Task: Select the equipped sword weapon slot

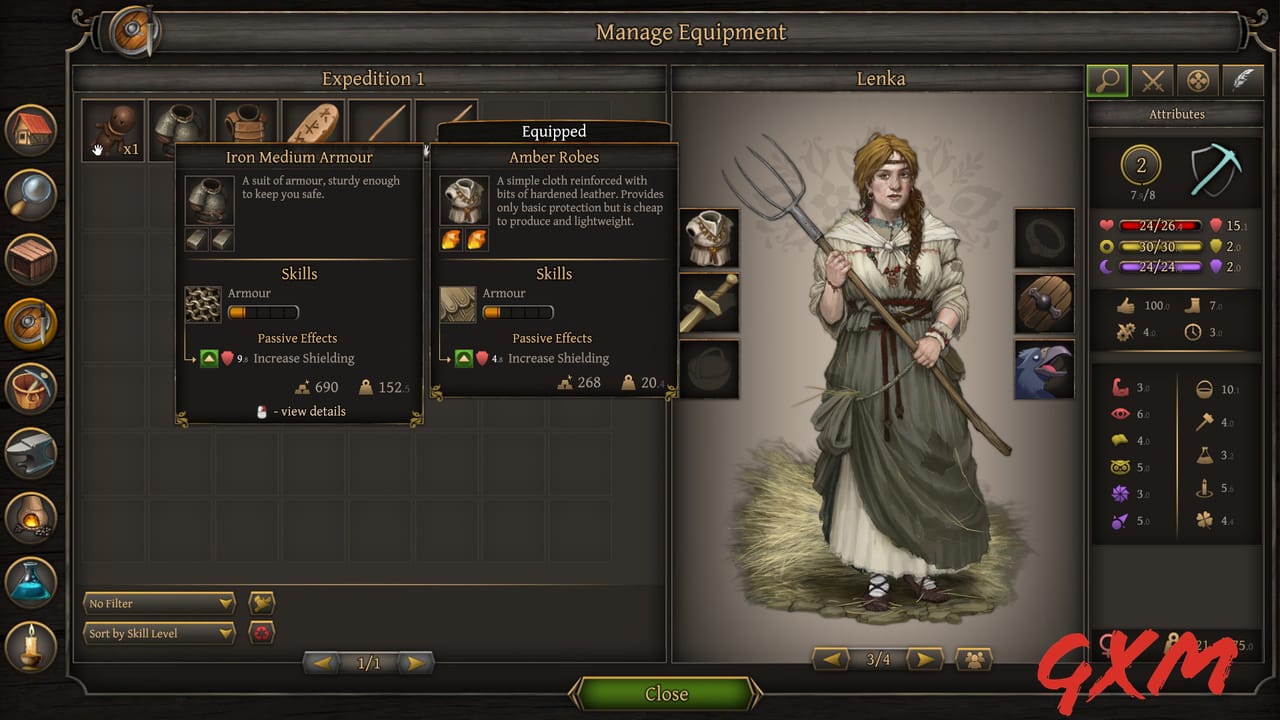Action: pyautogui.click(x=709, y=302)
